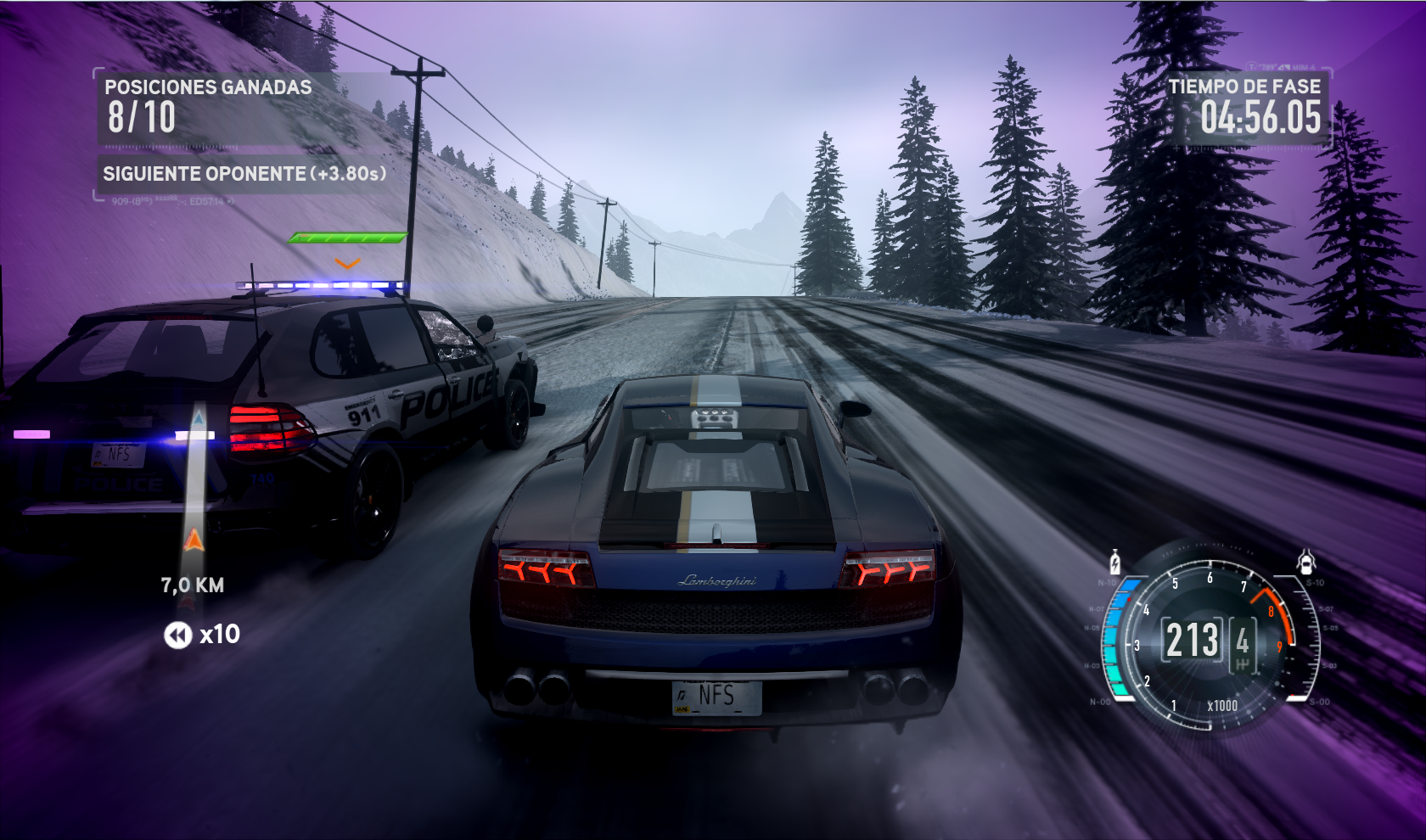Click the orange player arrow on route strip
1426x840 pixels.
point(194,540)
